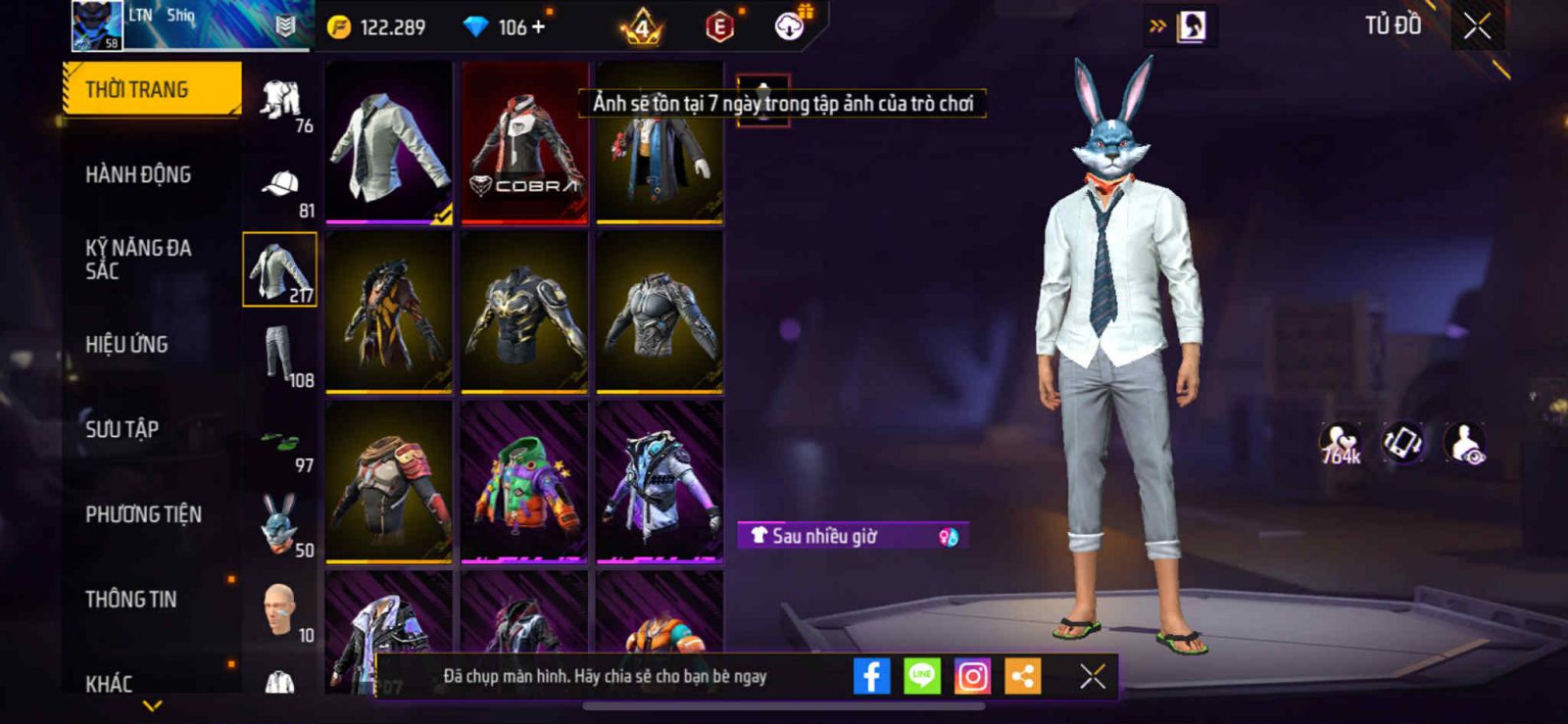1568x724 pixels.
Task: Open the HÀNH ĐỘNG category
Action: (x=138, y=174)
